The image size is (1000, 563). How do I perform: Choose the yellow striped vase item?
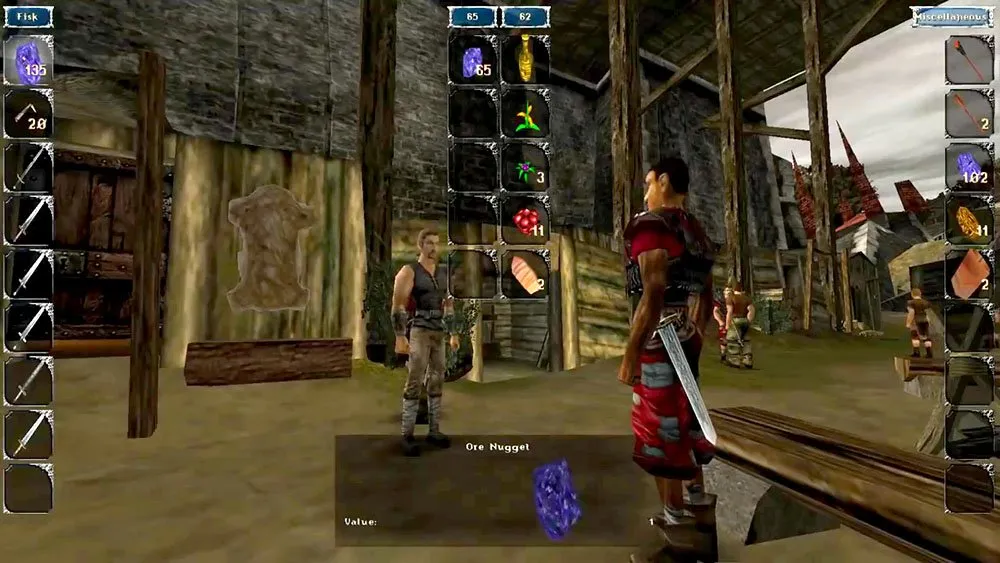tap(525, 60)
